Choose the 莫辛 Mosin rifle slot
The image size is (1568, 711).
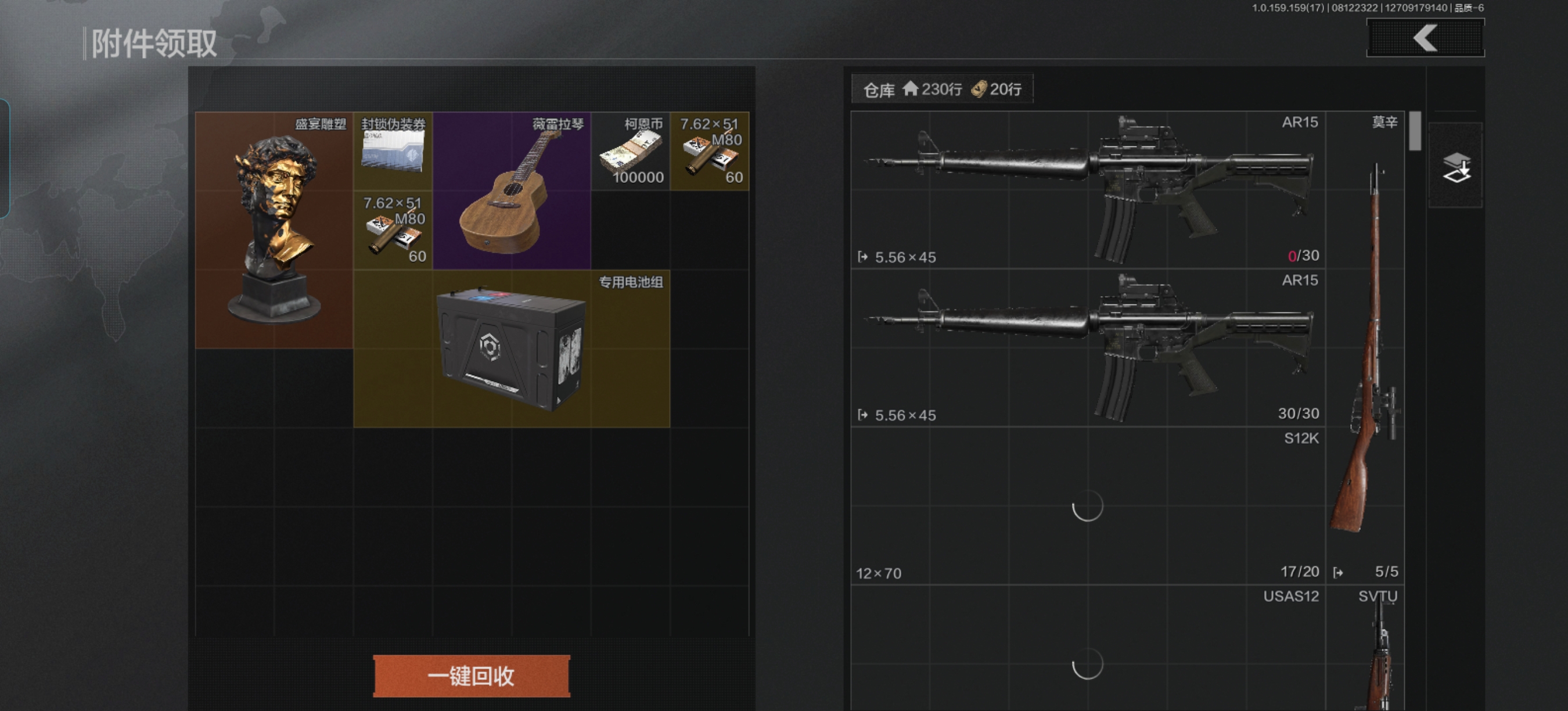click(1365, 347)
